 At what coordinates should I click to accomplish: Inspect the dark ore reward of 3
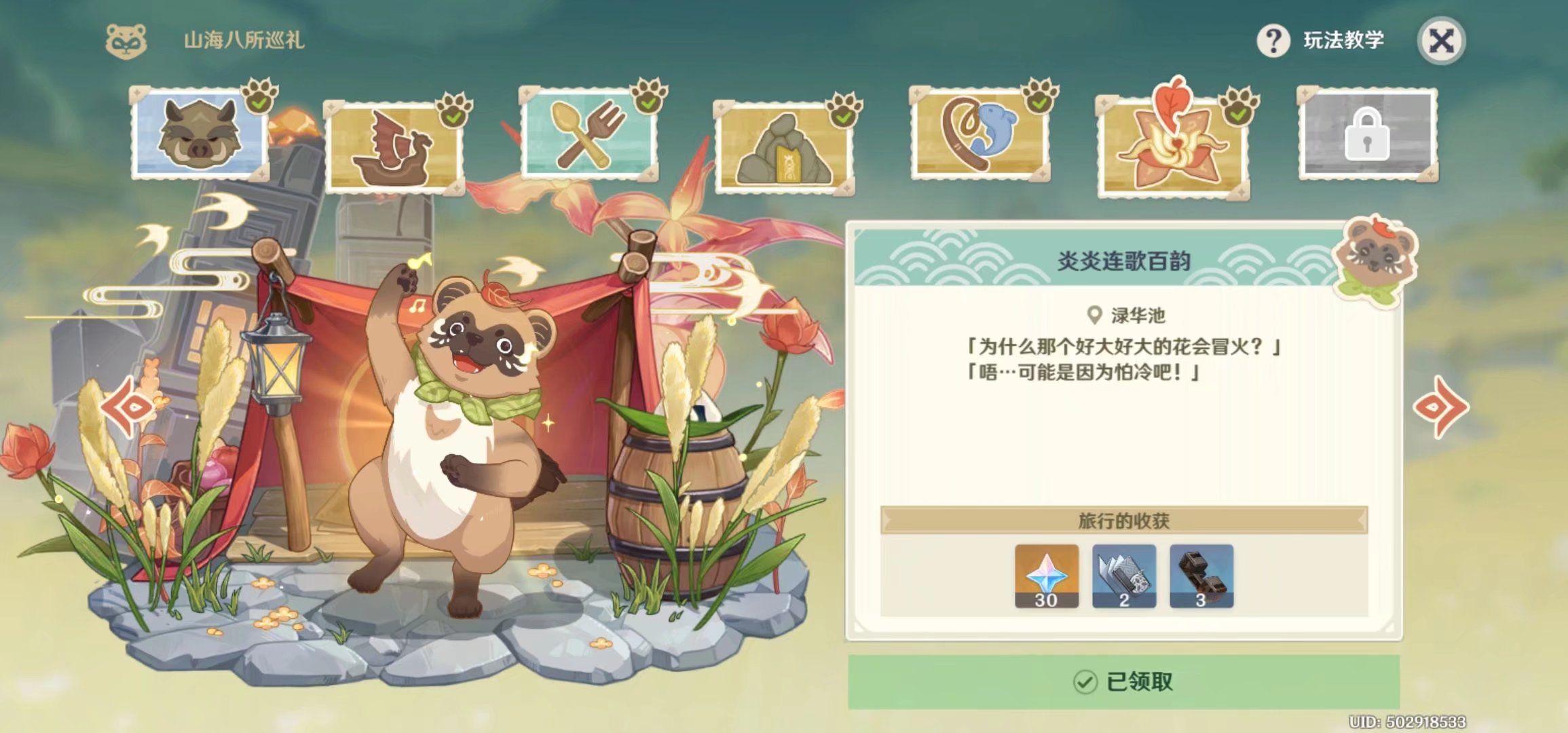pos(1201,576)
